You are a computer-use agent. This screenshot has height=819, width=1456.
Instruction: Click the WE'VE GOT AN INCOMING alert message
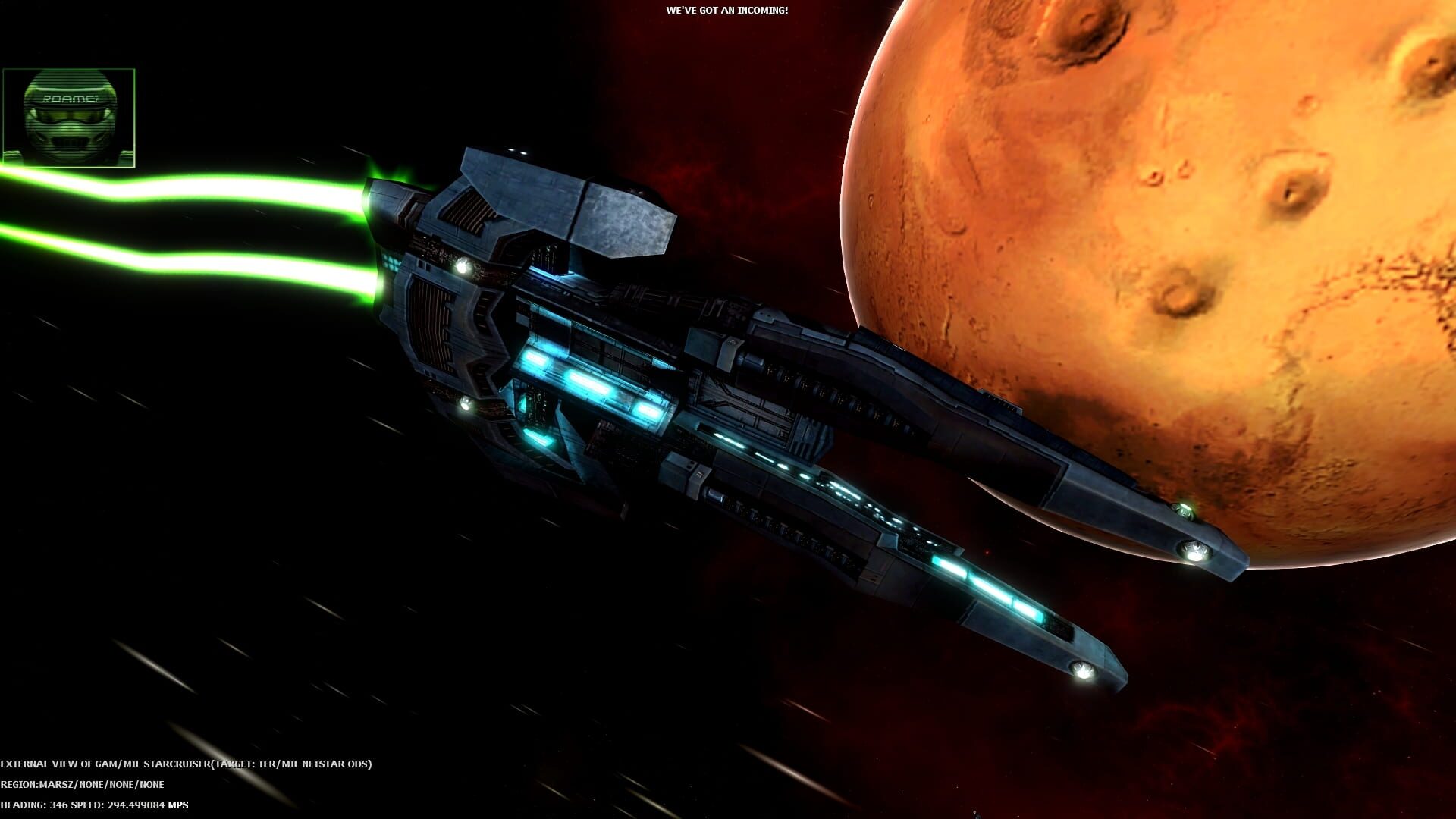coord(726,11)
